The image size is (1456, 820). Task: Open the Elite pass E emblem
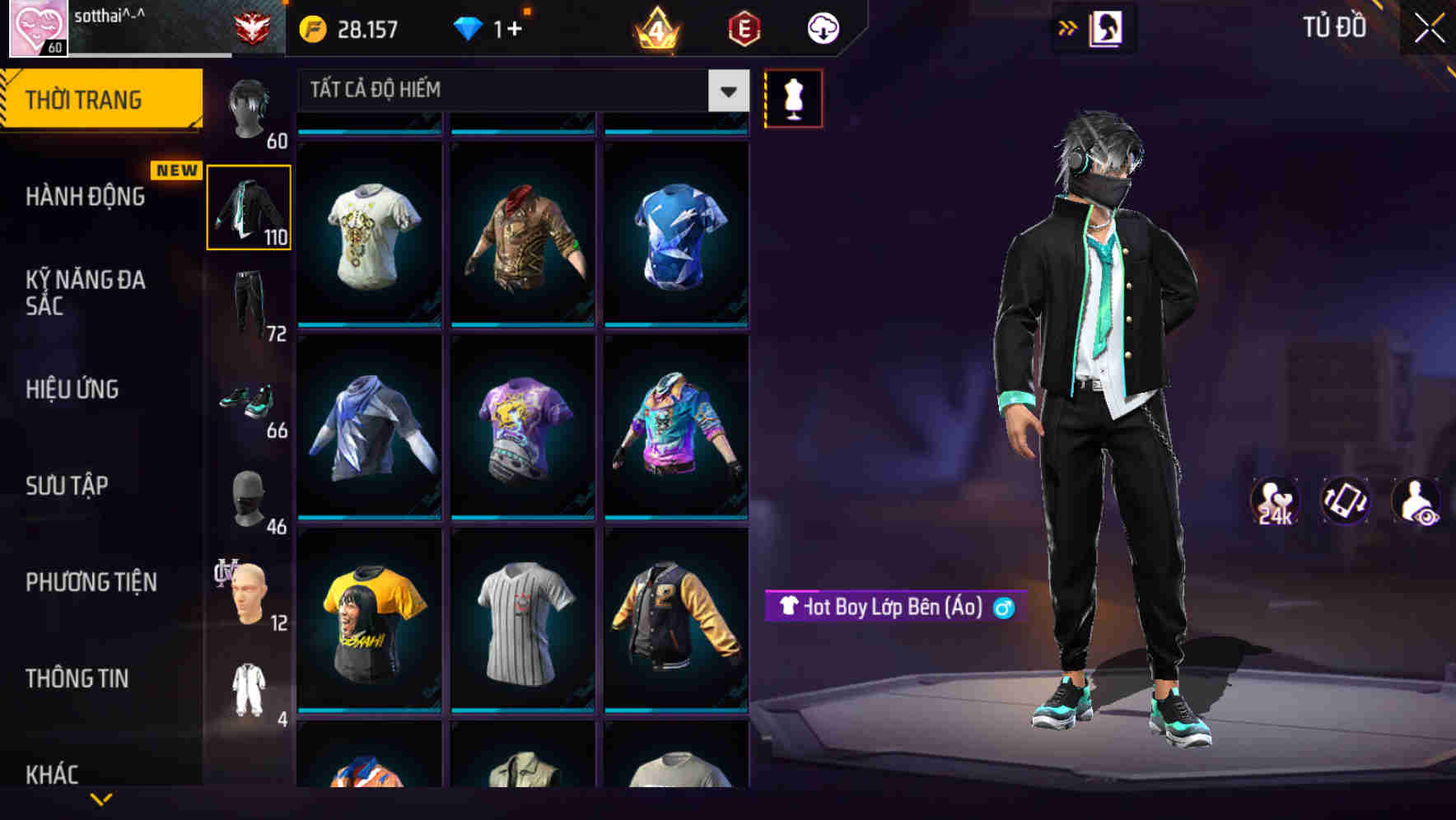click(x=744, y=27)
